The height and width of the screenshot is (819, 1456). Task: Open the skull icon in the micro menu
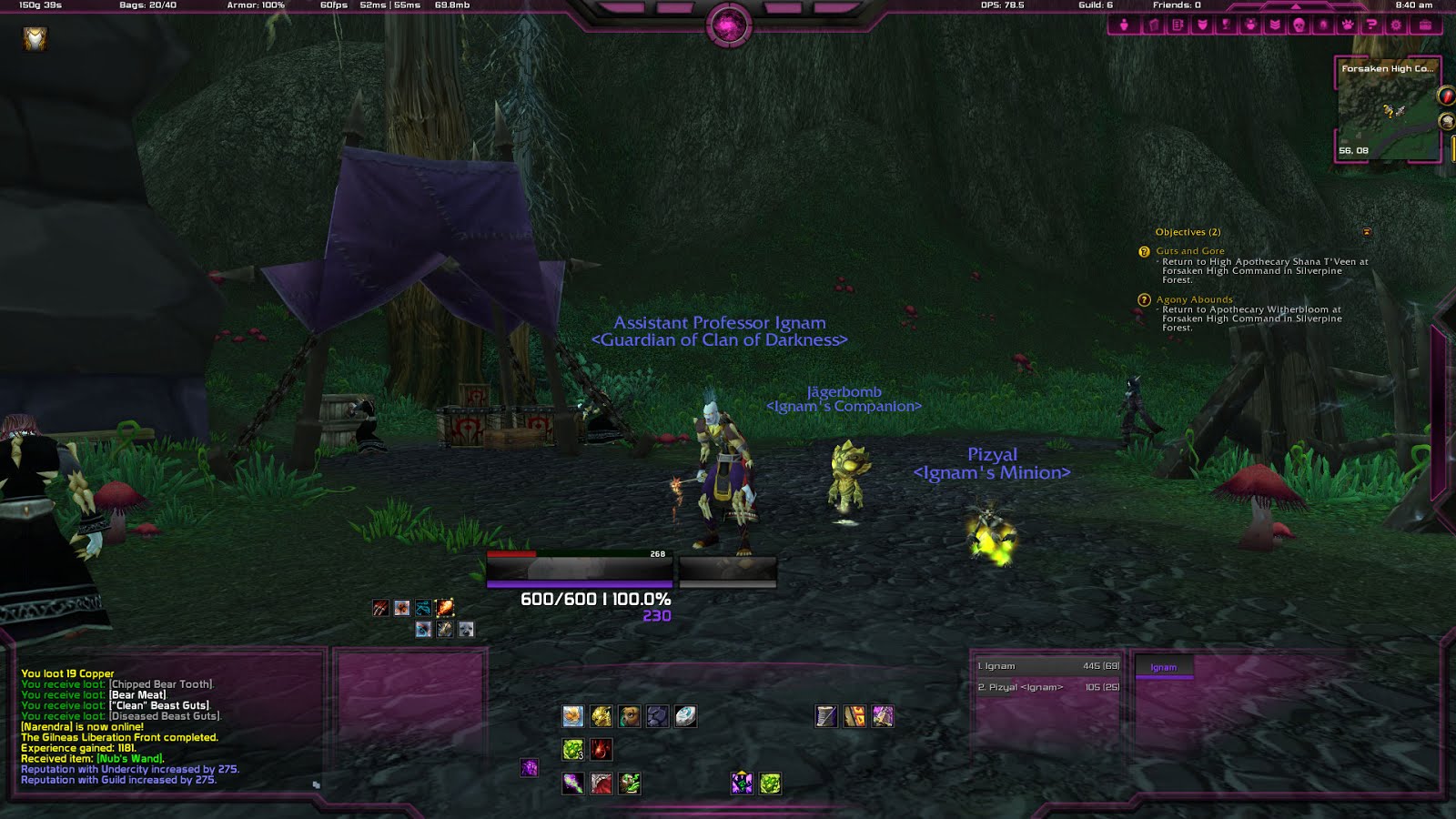tap(1299, 25)
